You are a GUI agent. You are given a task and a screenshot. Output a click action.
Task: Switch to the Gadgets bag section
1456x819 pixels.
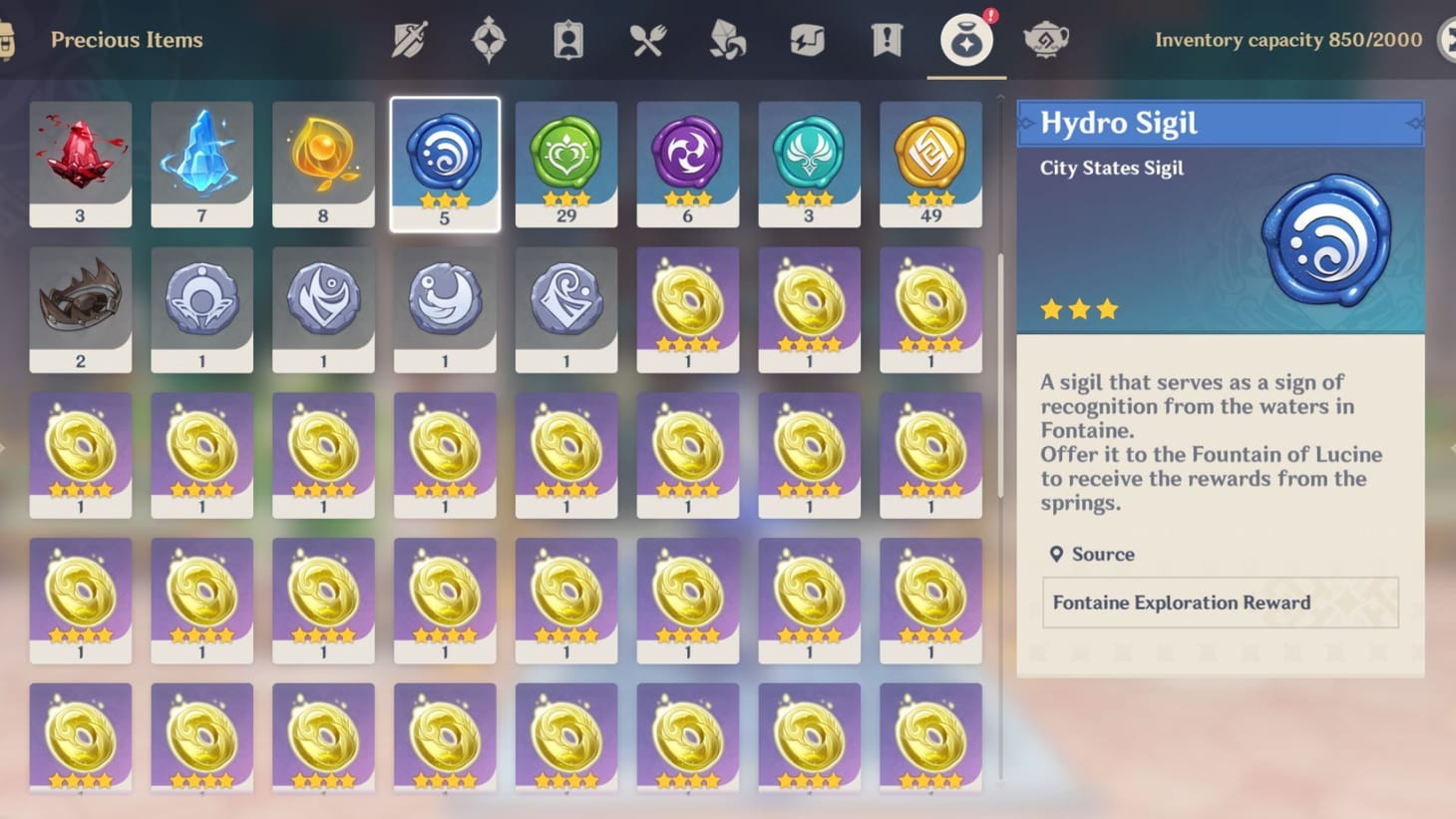[807, 40]
